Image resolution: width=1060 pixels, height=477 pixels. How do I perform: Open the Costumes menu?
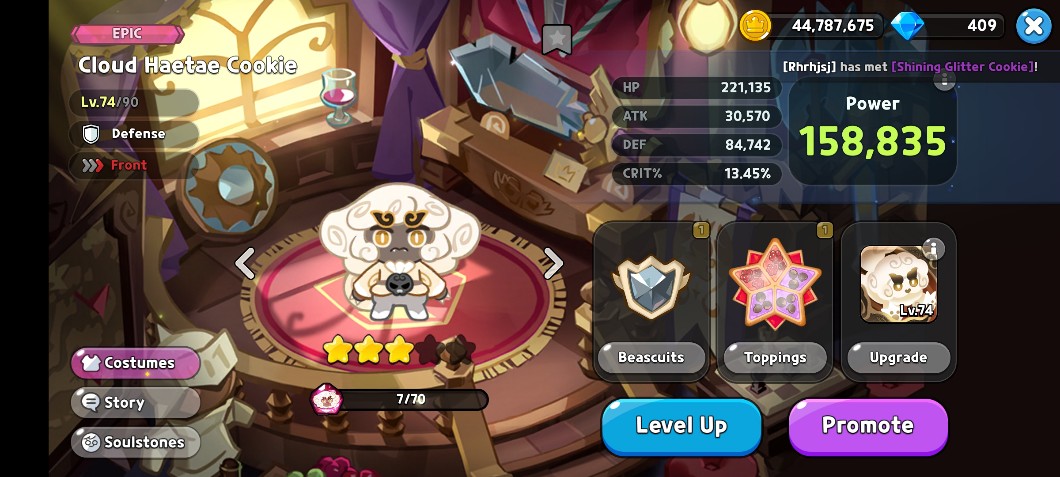pos(136,363)
